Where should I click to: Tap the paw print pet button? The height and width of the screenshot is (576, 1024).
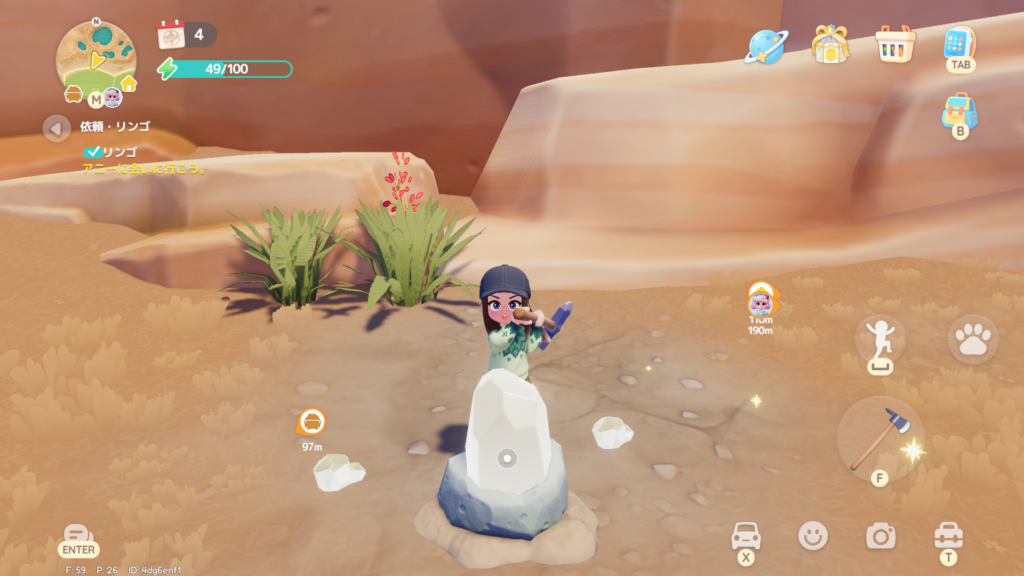point(972,340)
